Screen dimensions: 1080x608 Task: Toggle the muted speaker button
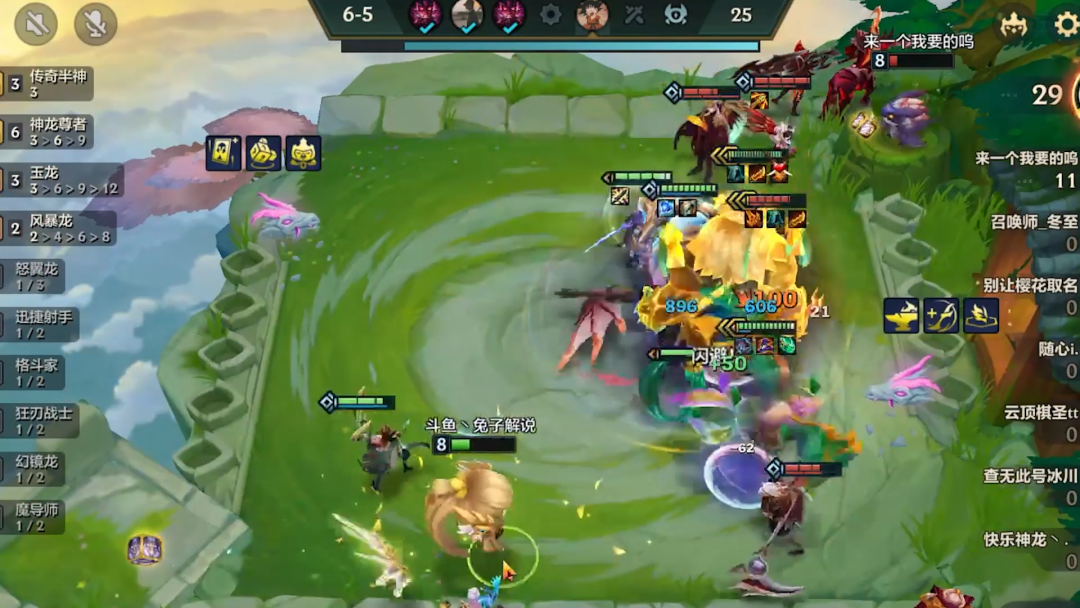[x=37, y=24]
